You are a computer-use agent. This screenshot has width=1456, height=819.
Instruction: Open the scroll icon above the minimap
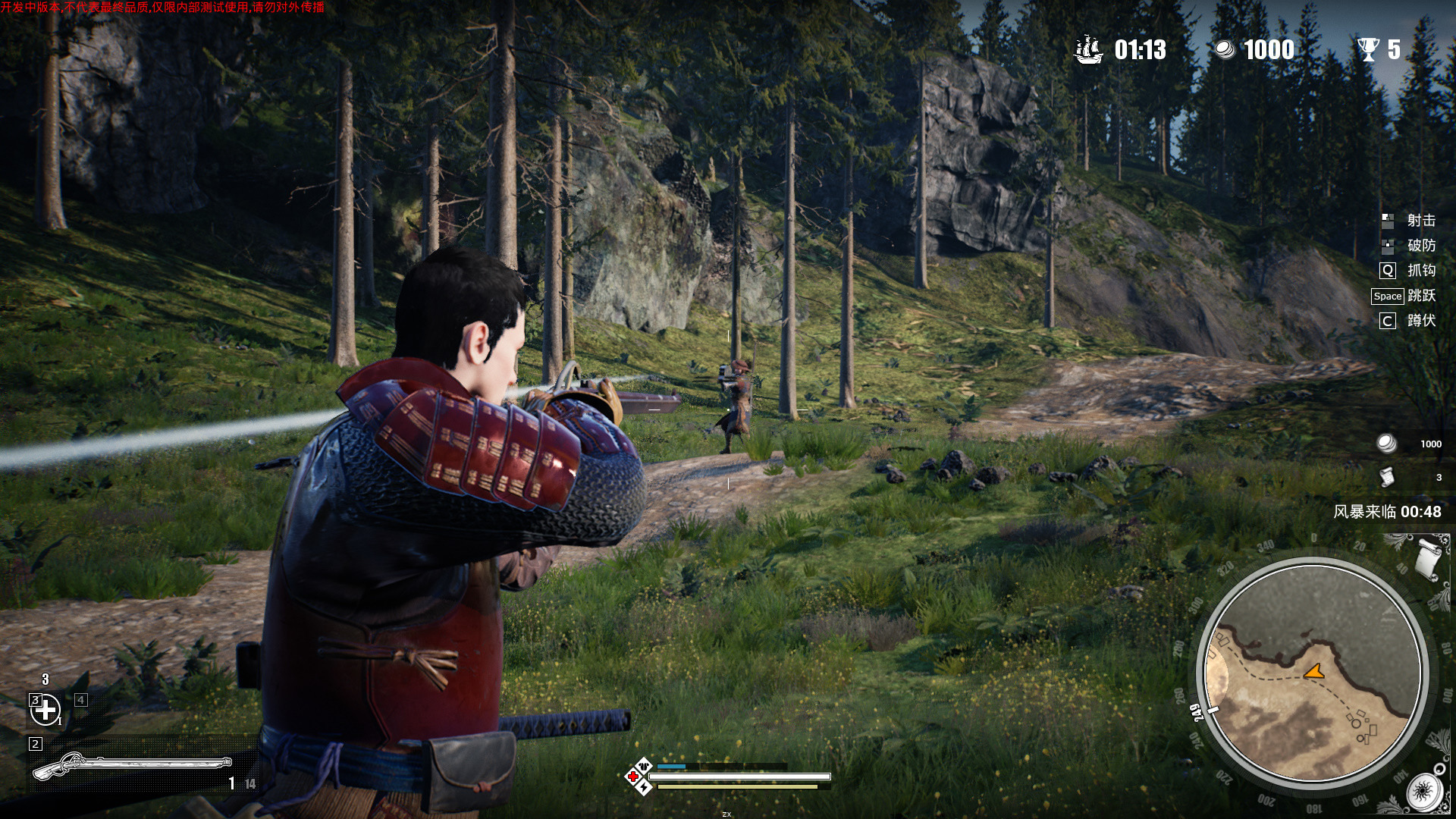click(x=1426, y=557)
